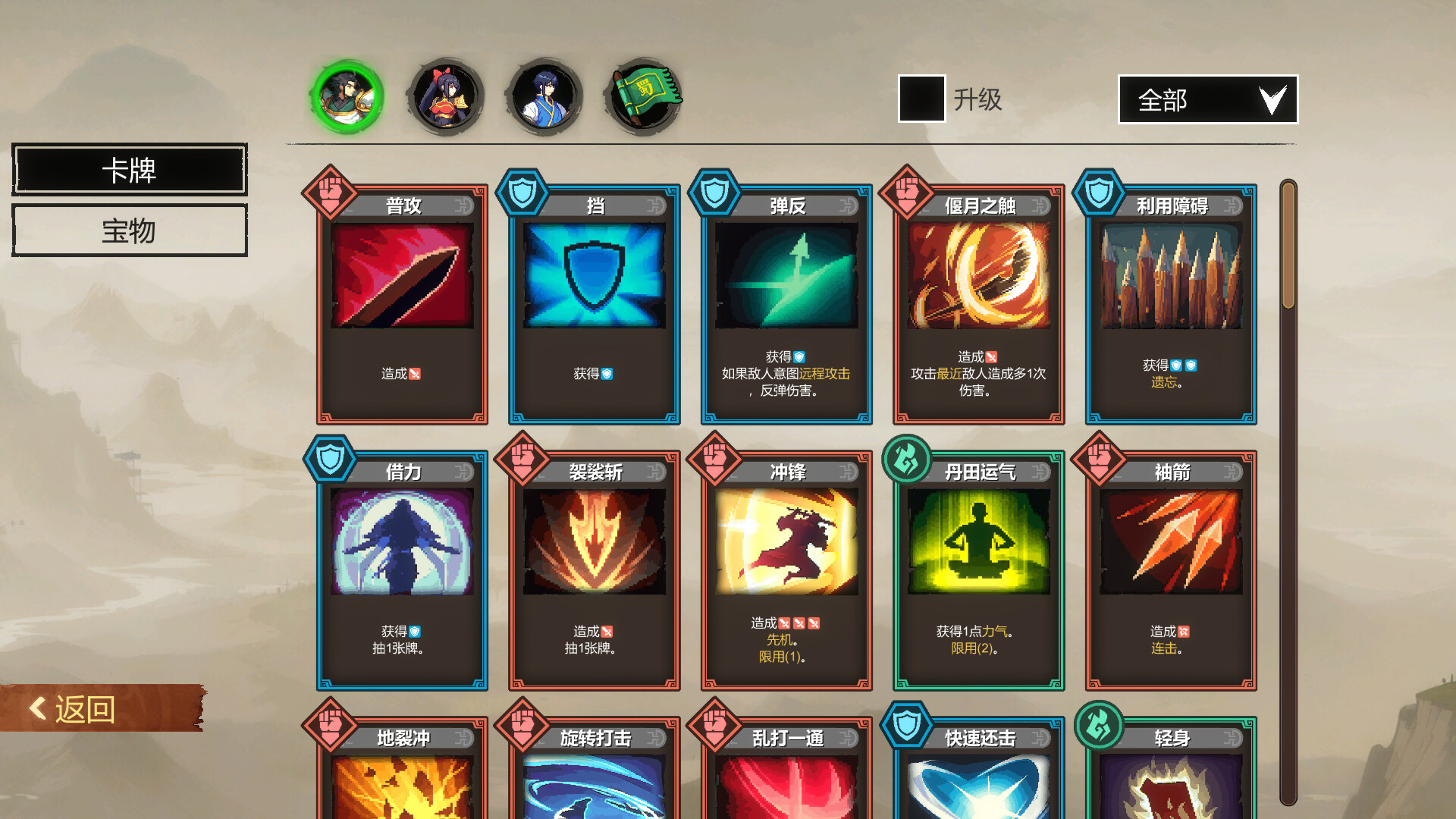This screenshot has width=1456, height=819.
Task: Select the first hero character portrait
Action: click(347, 96)
